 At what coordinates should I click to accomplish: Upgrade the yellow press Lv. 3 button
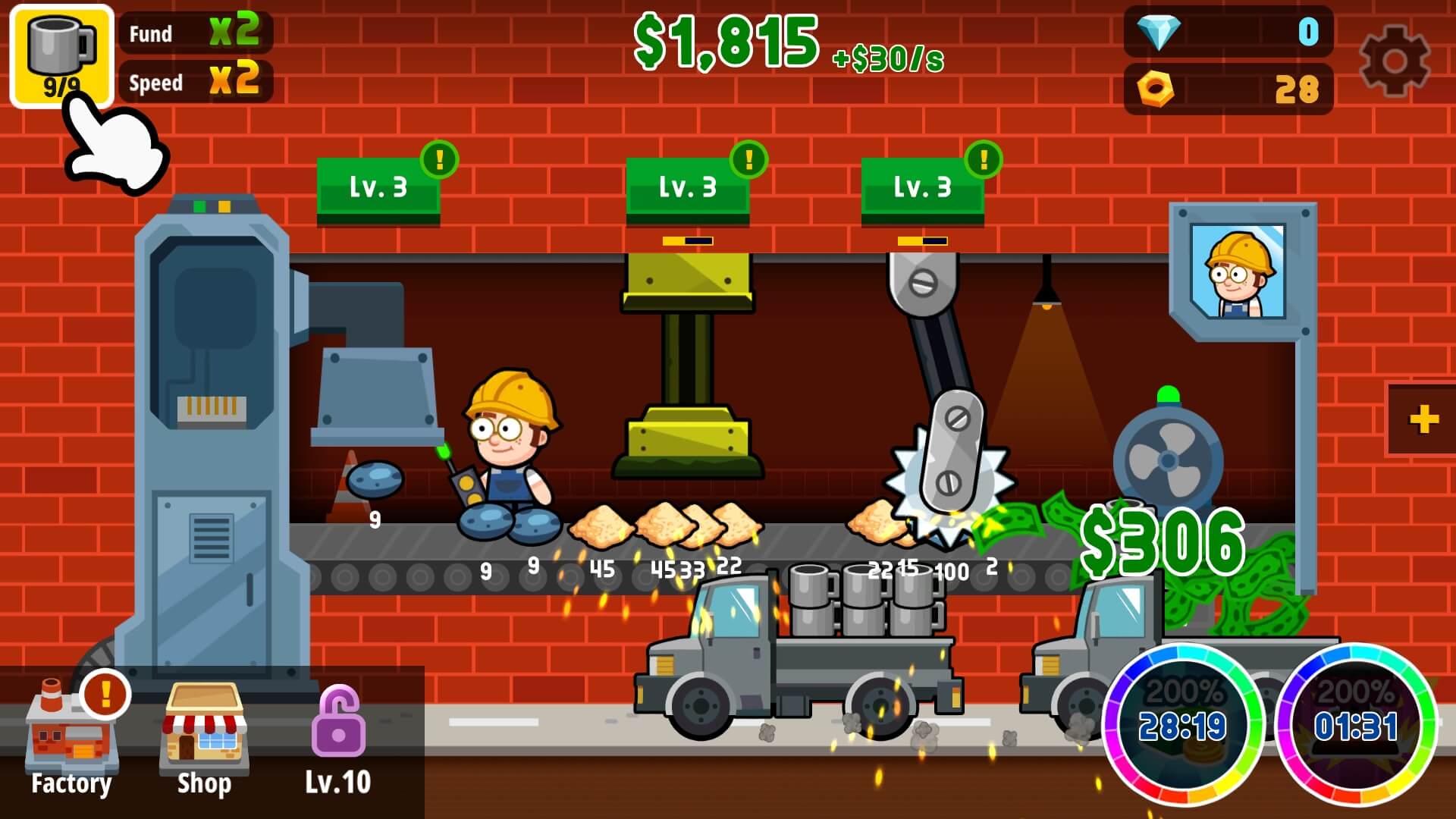[x=688, y=187]
